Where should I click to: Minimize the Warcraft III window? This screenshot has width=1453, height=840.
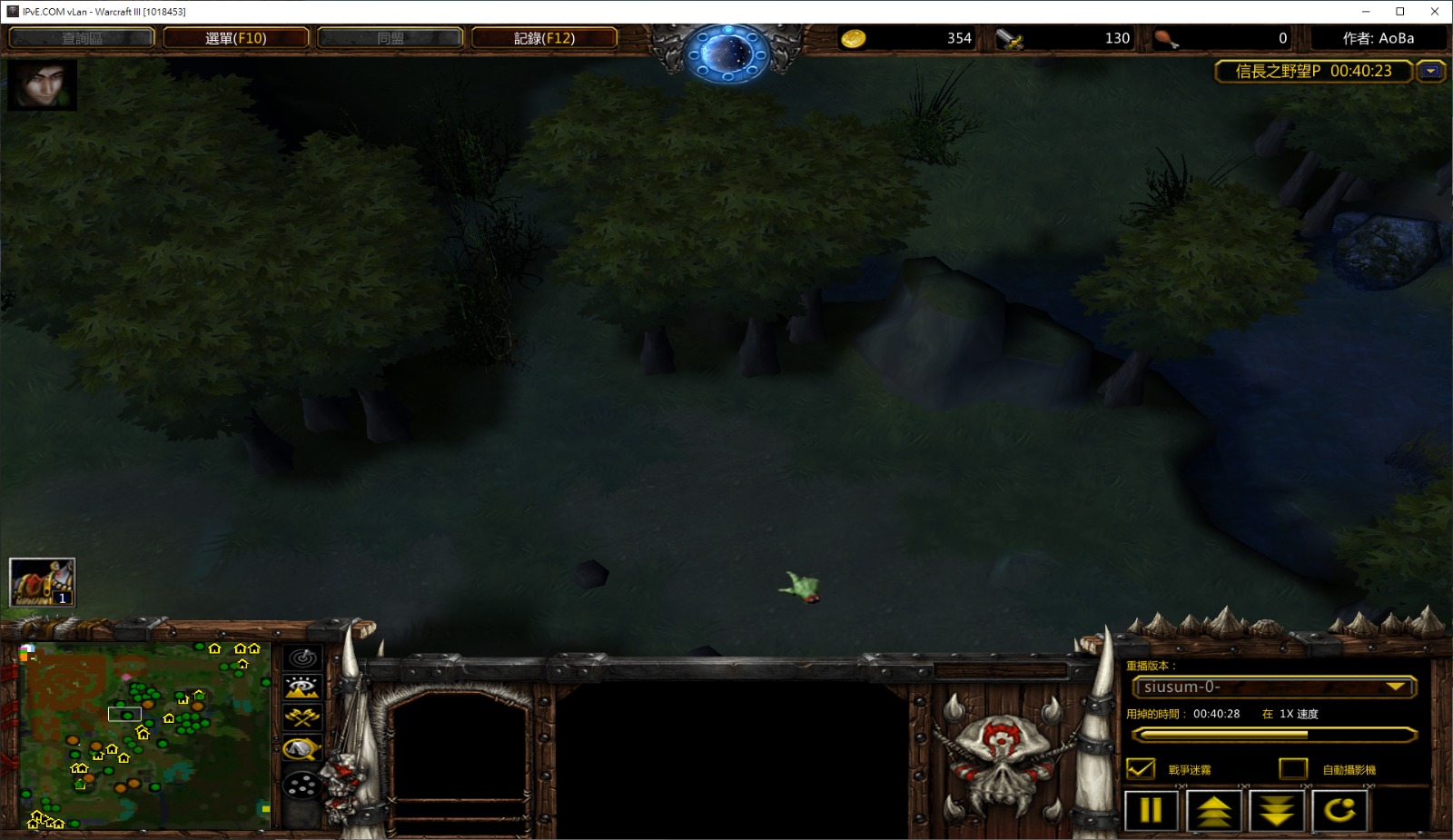1366,12
